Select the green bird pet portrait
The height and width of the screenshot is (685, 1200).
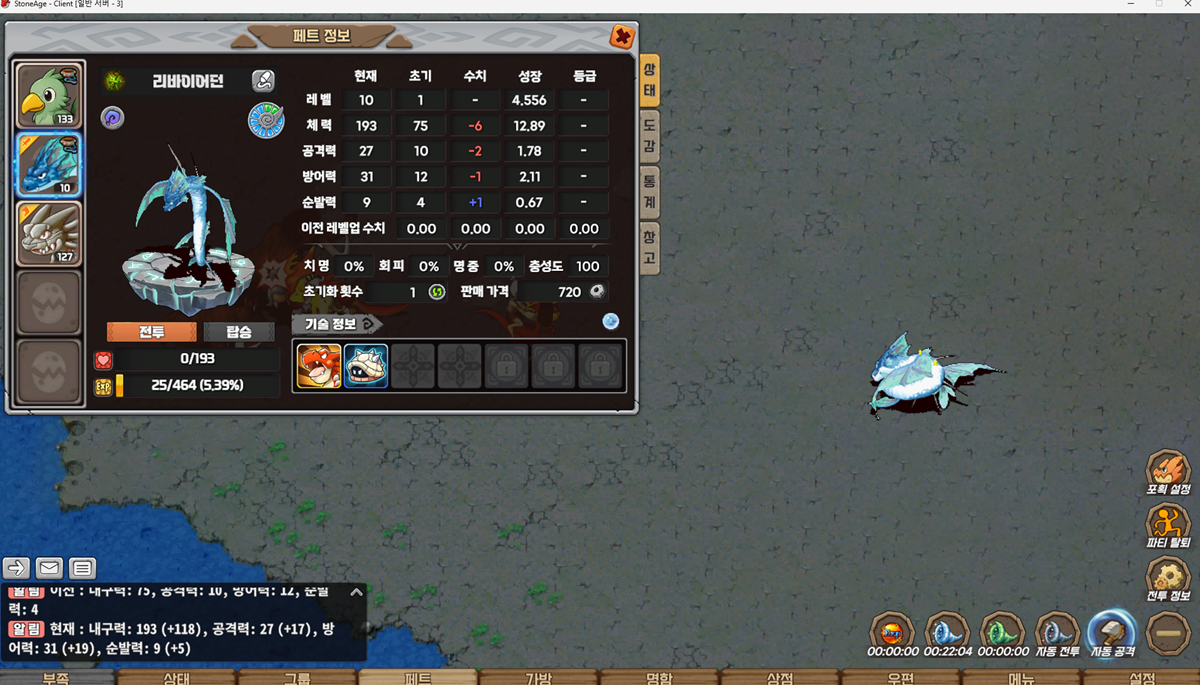(x=49, y=95)
